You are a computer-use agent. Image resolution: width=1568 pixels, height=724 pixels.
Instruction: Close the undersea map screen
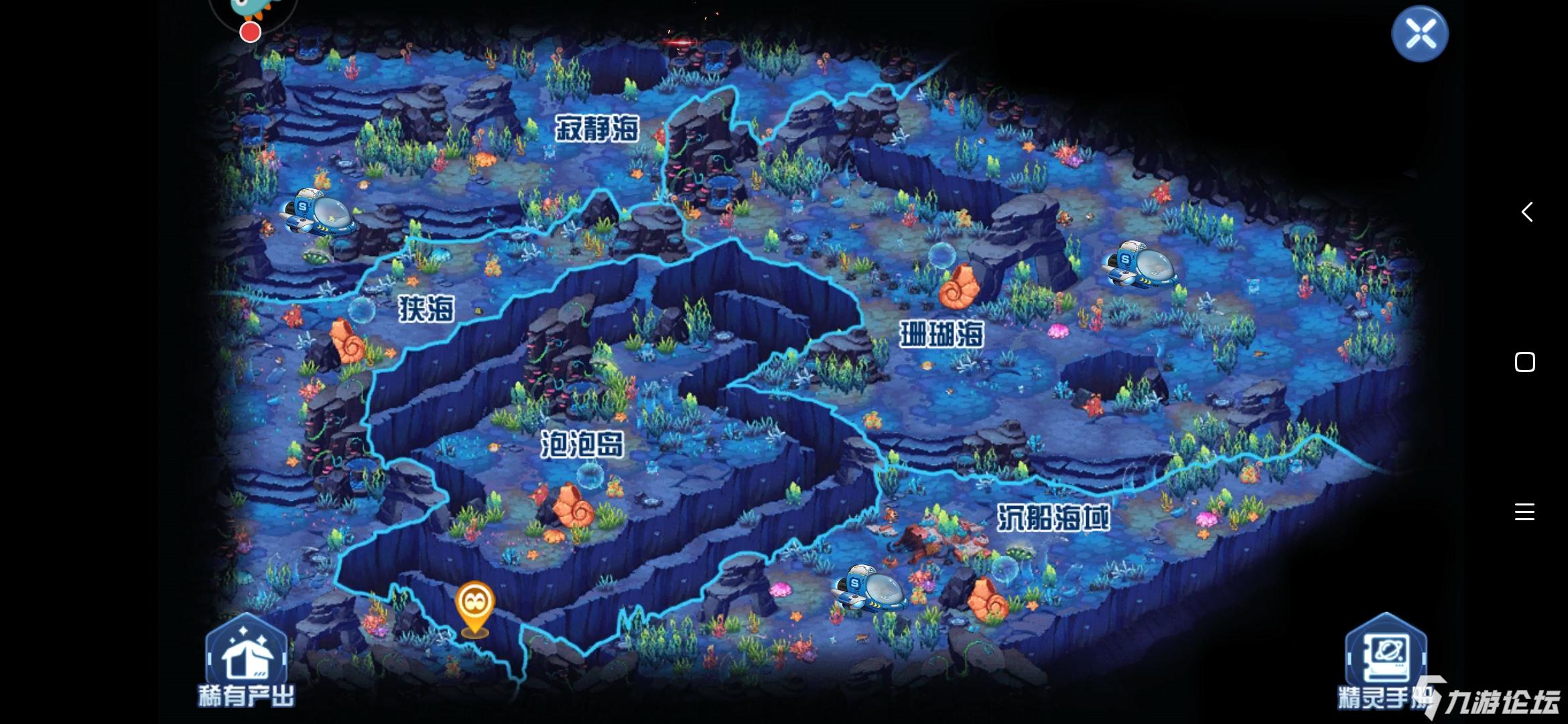(1419, 32)
